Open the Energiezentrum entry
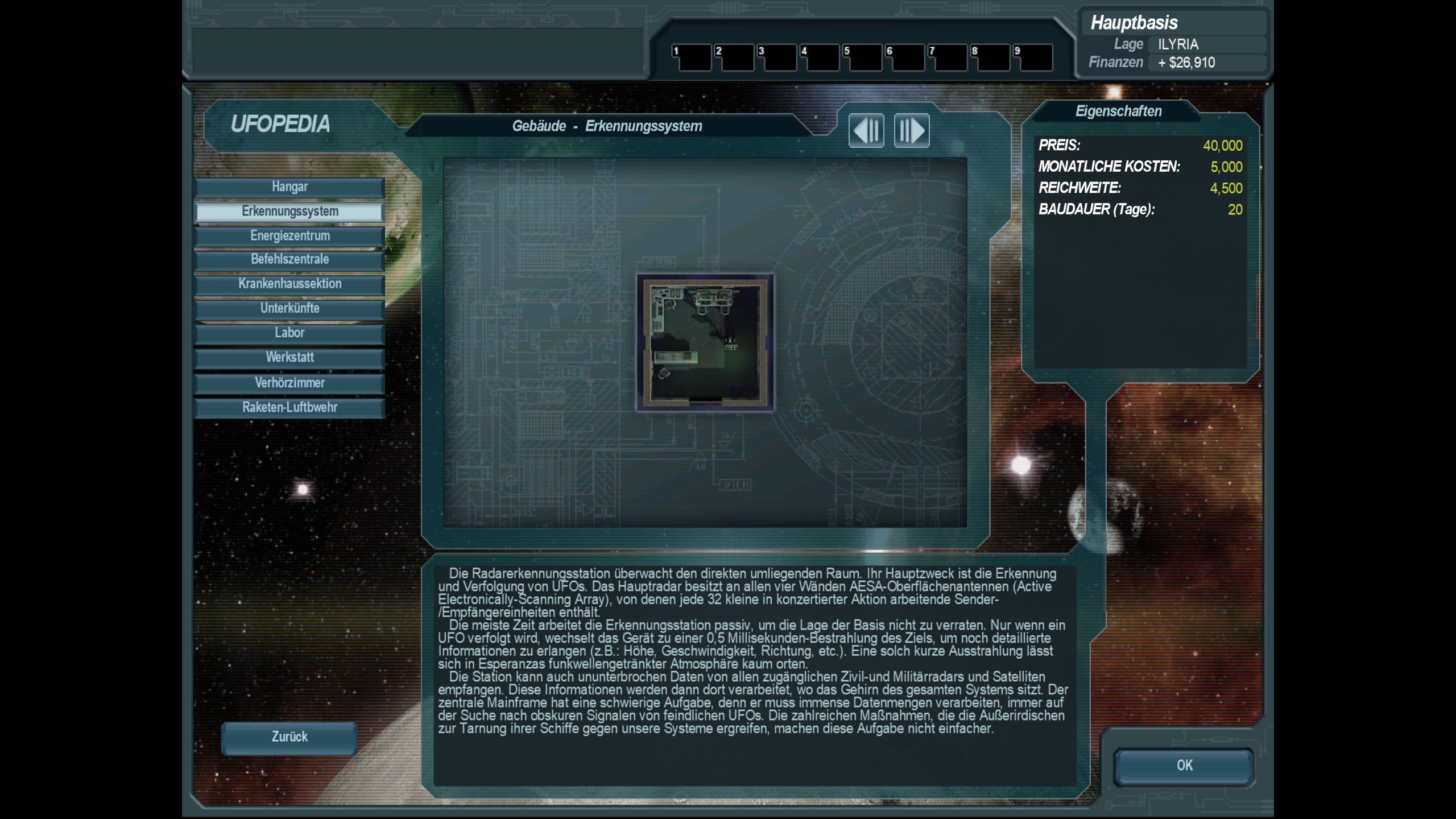Viewport: 1456px width, 819px height. click(x=289, y=236)
